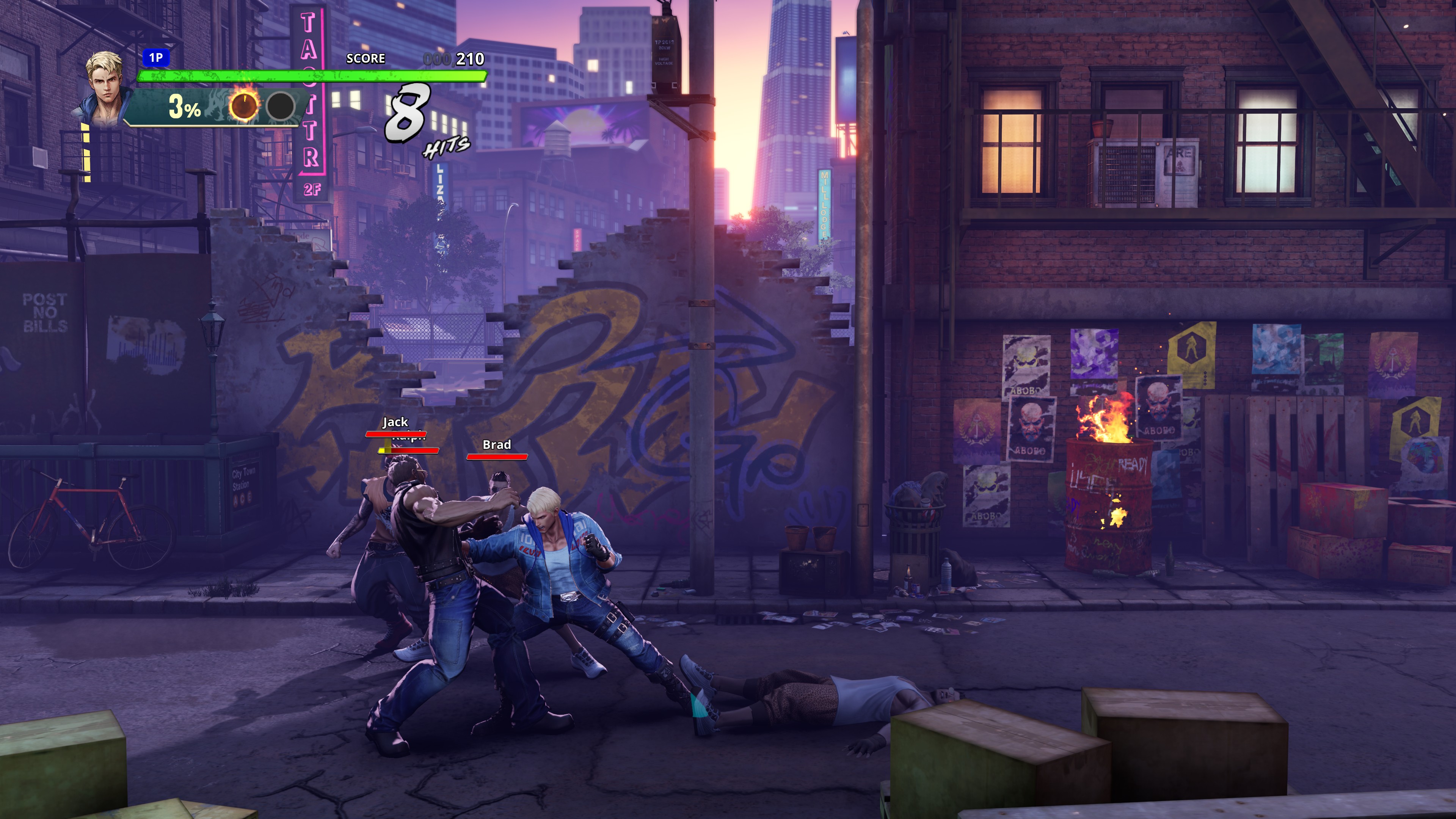Click the blue 1P player badge
Image resolution: width=1456 pixels, height=819 pixels.
pos(155,58)
